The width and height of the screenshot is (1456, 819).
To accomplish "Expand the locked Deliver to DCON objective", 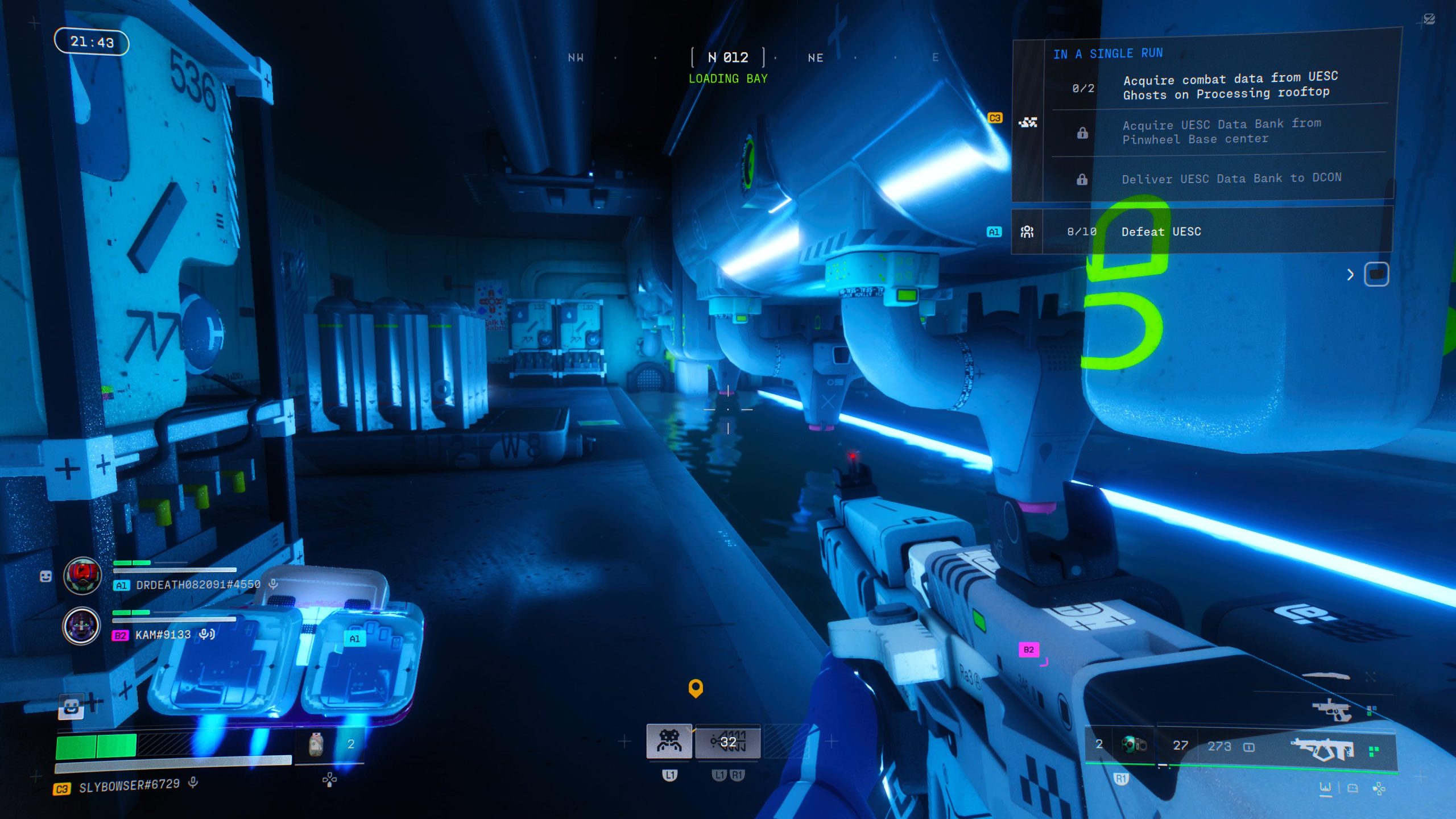I will 1082,179.
